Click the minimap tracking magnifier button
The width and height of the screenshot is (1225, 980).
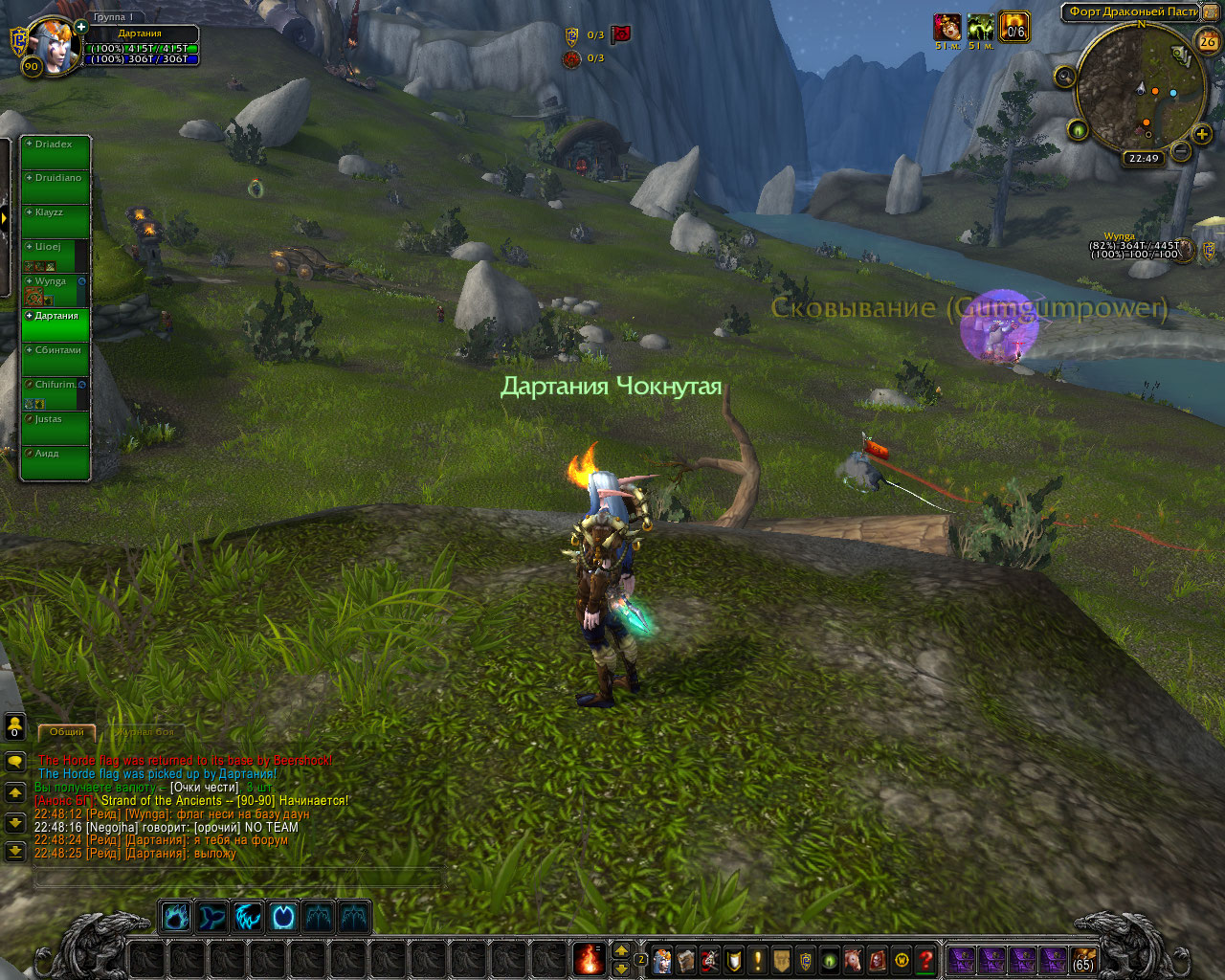(x=1064, y=78)
